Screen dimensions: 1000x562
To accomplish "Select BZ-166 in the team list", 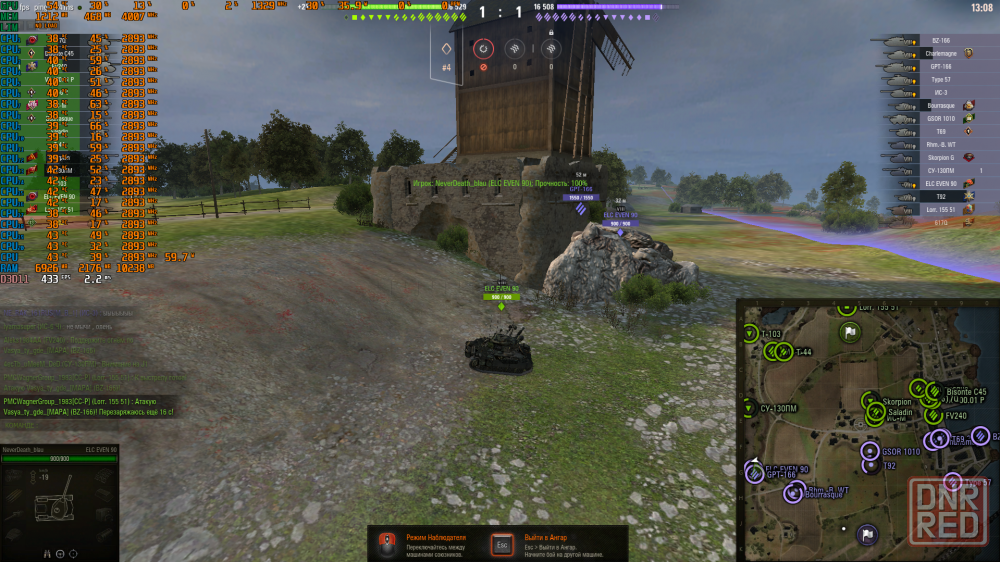I will 940,41.
